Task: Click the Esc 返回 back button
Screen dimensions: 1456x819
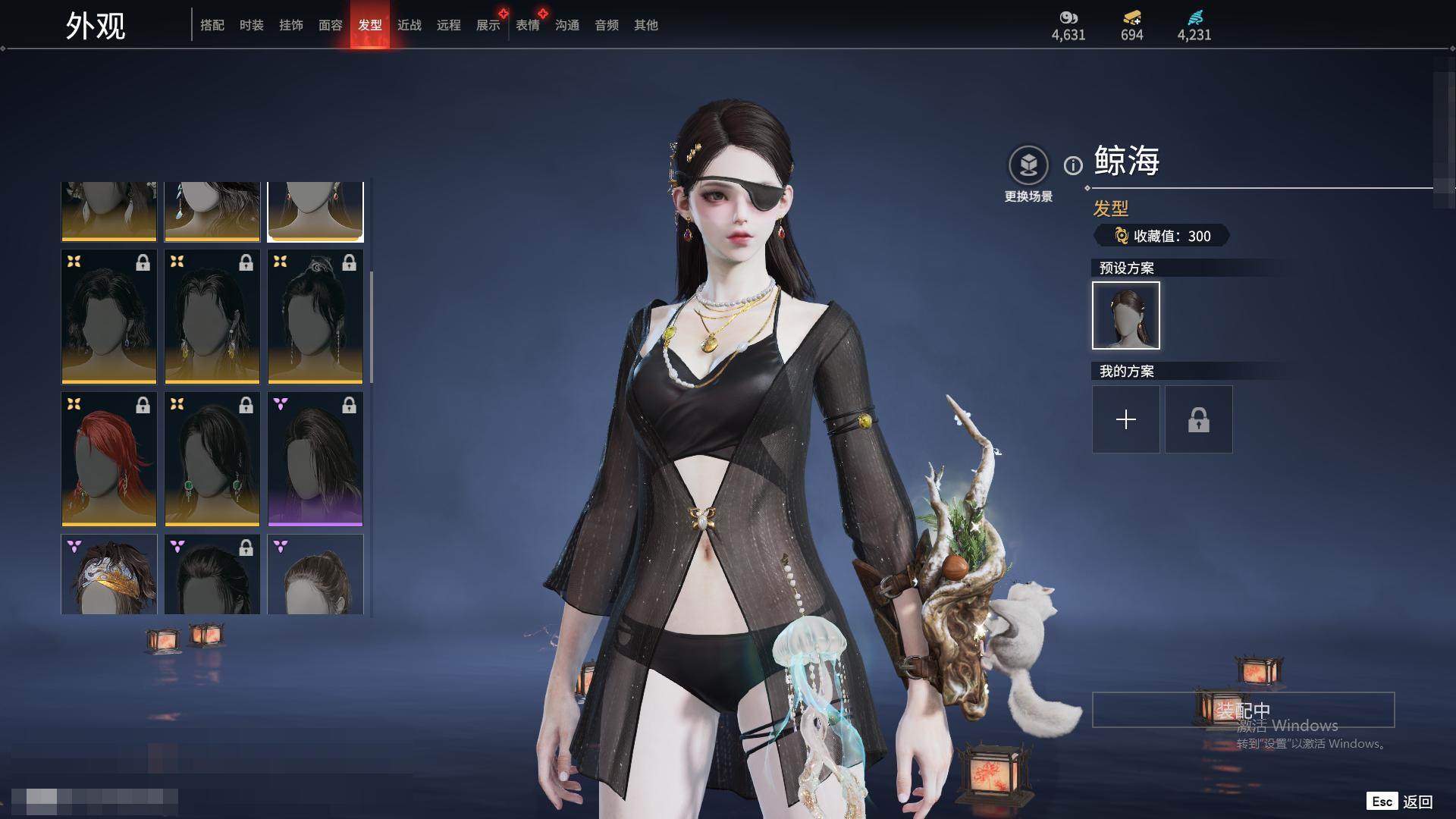Action: (1400, 802)
